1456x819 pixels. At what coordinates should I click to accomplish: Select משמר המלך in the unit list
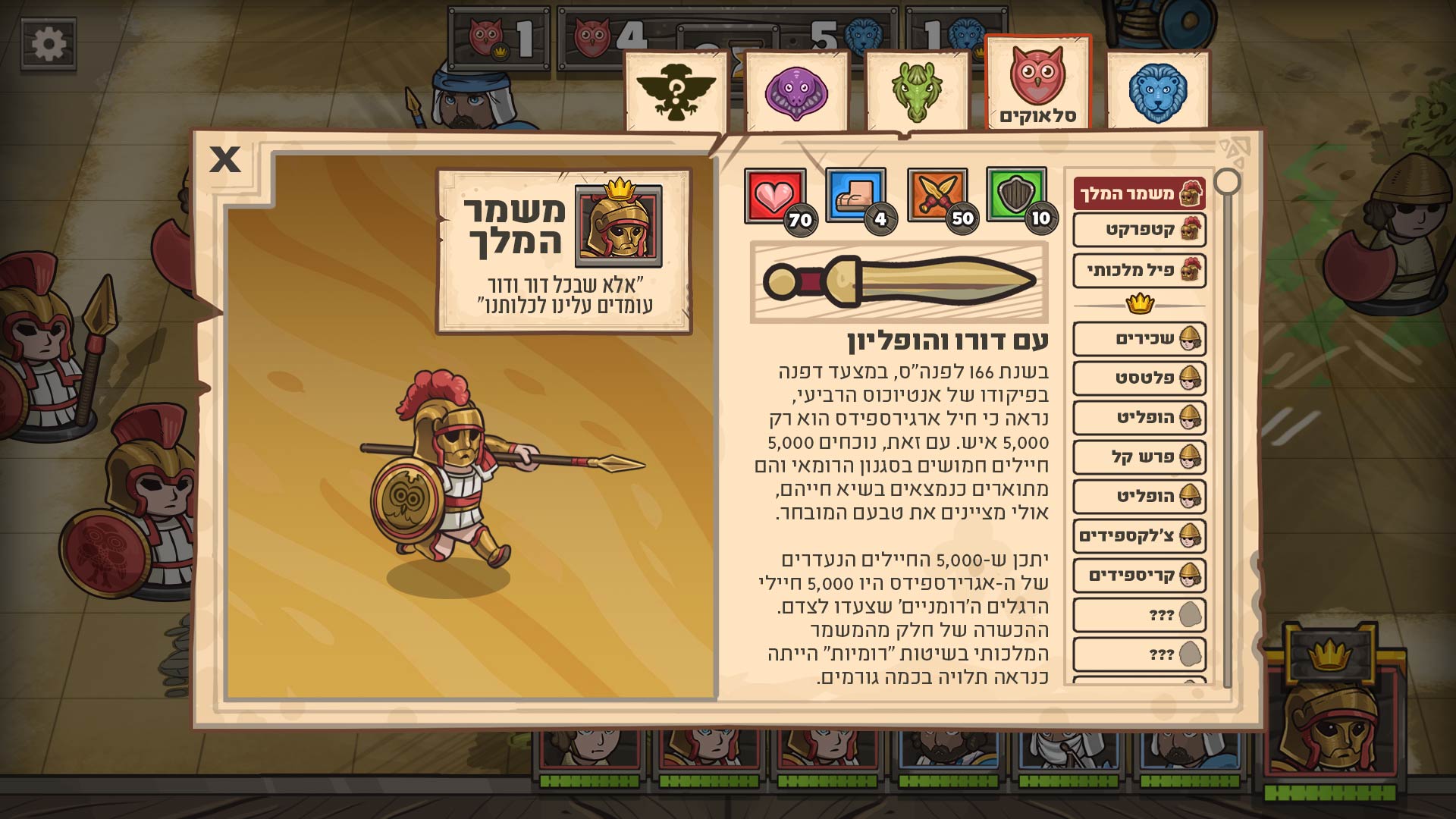pyautogui.click(x=1139, y=194)
